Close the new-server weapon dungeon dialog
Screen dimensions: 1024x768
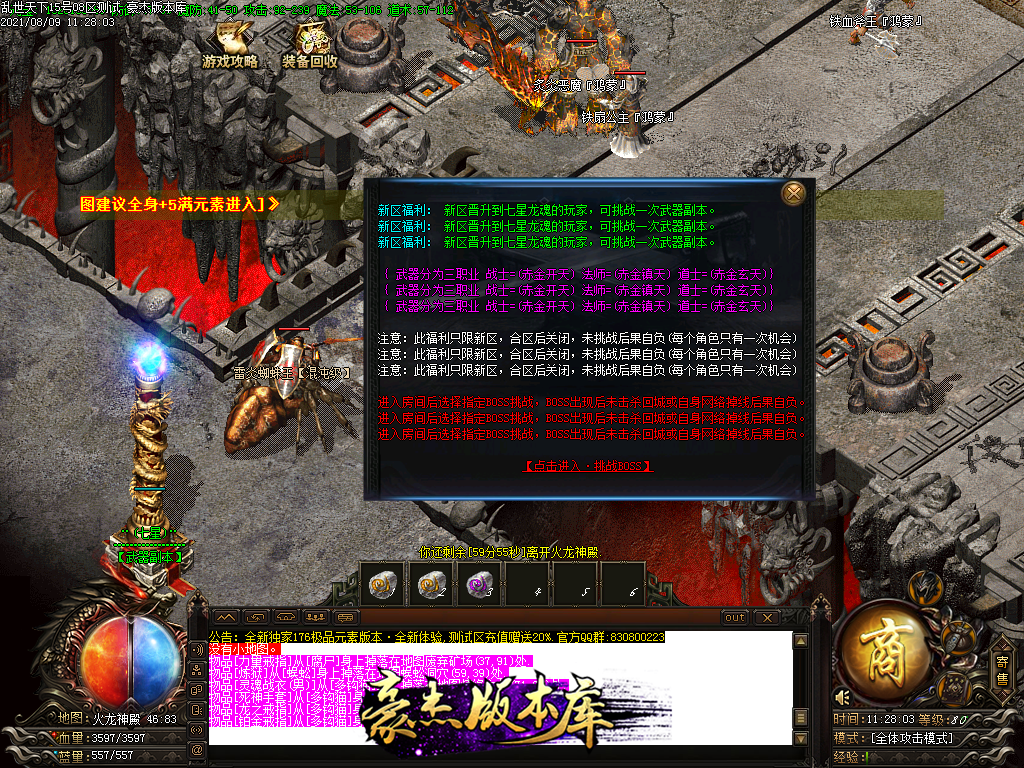pyautogui.click(x=794, y=193)
